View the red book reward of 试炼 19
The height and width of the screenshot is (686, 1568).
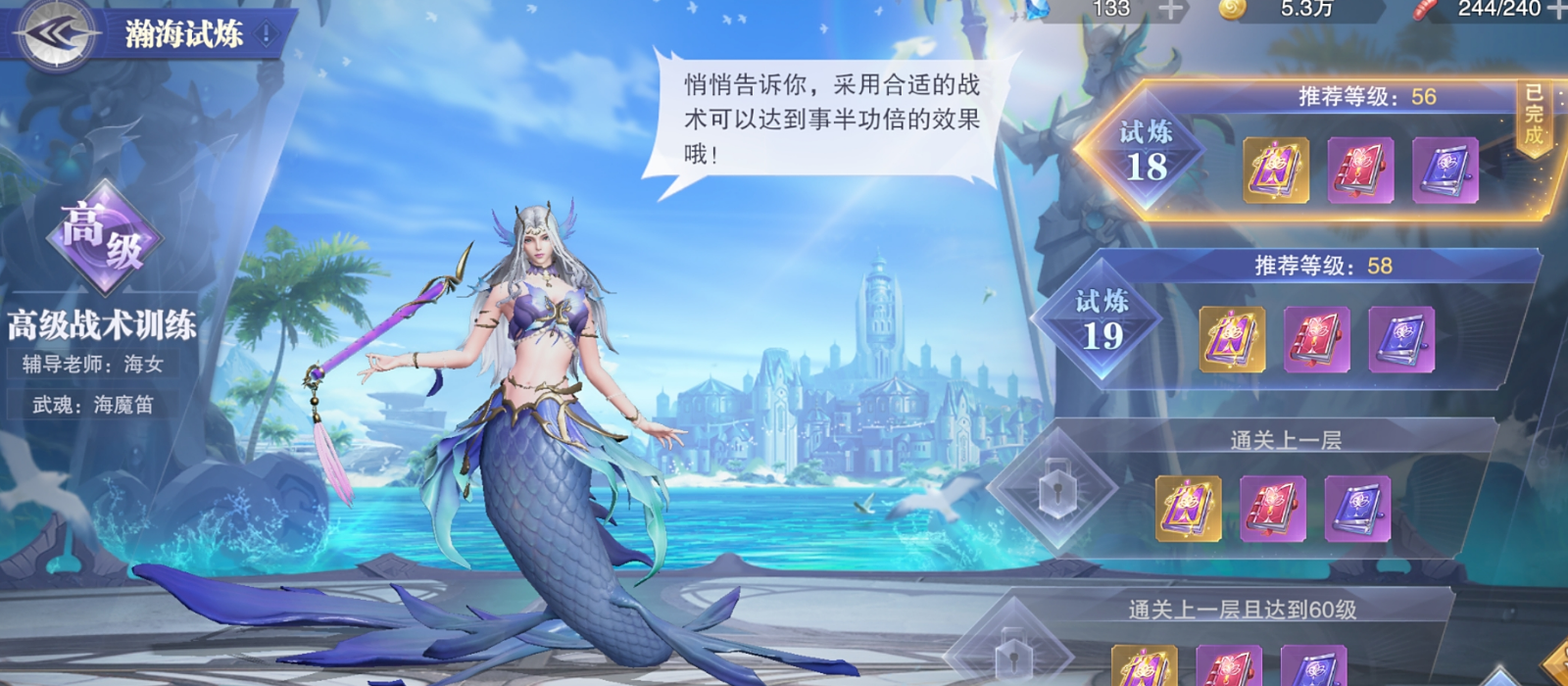click(x=1316, y=340)
